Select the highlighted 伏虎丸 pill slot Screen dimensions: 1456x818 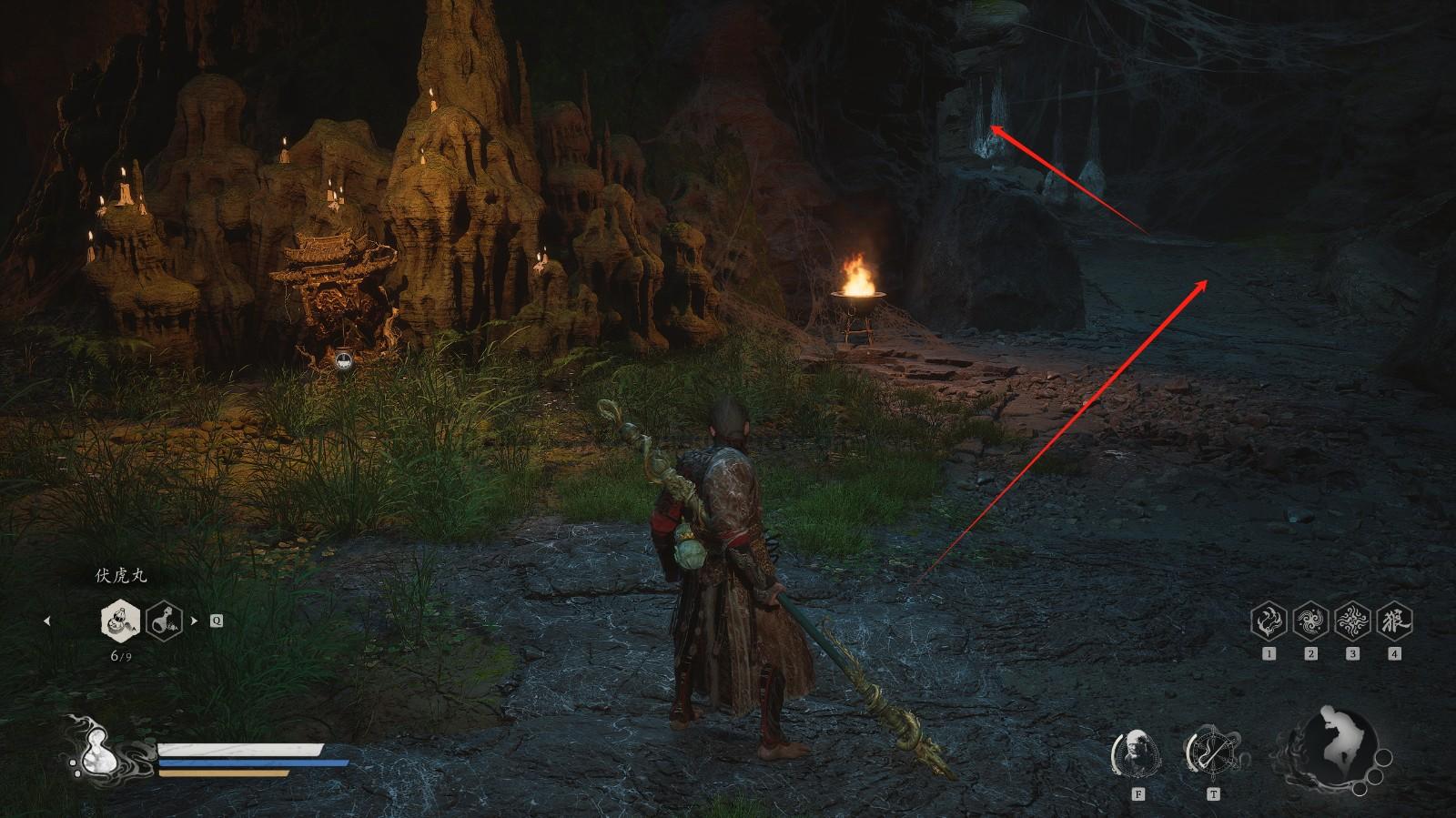pos(120,621)
